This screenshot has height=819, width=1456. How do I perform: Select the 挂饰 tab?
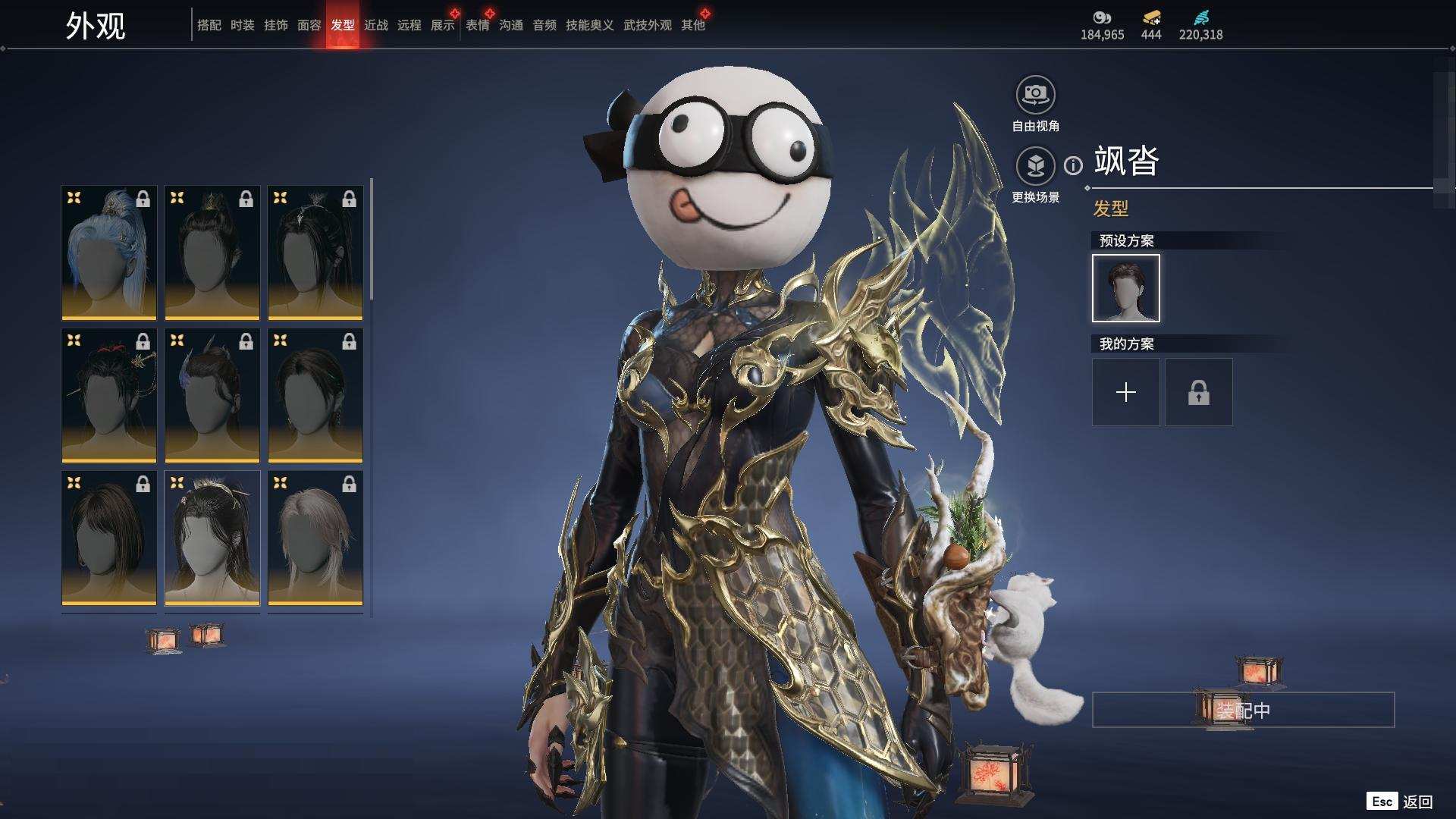tap(275, 25)
